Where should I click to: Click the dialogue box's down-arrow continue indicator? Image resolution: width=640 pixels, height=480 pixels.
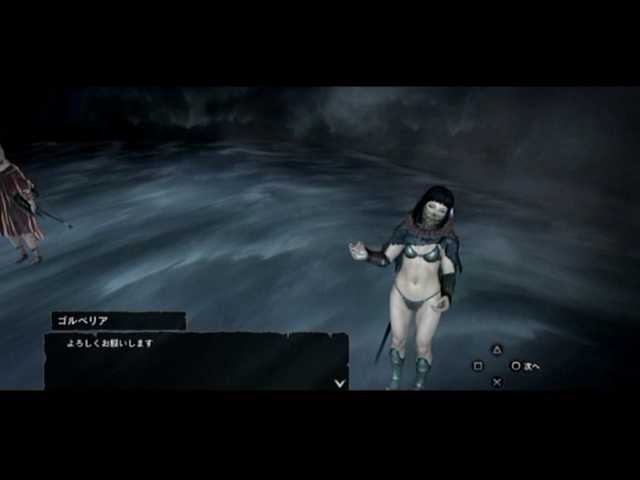[x=340, y=382]
